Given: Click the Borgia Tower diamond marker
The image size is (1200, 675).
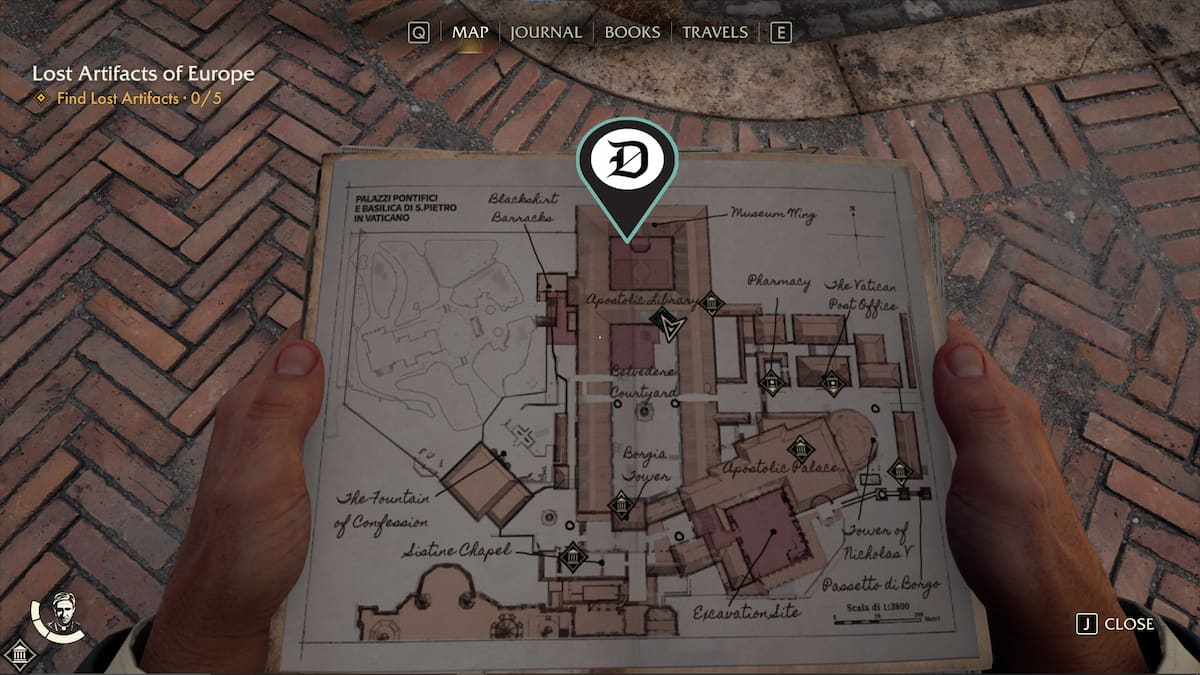Looking at the screenshot, I should click(x=621, y=506).
